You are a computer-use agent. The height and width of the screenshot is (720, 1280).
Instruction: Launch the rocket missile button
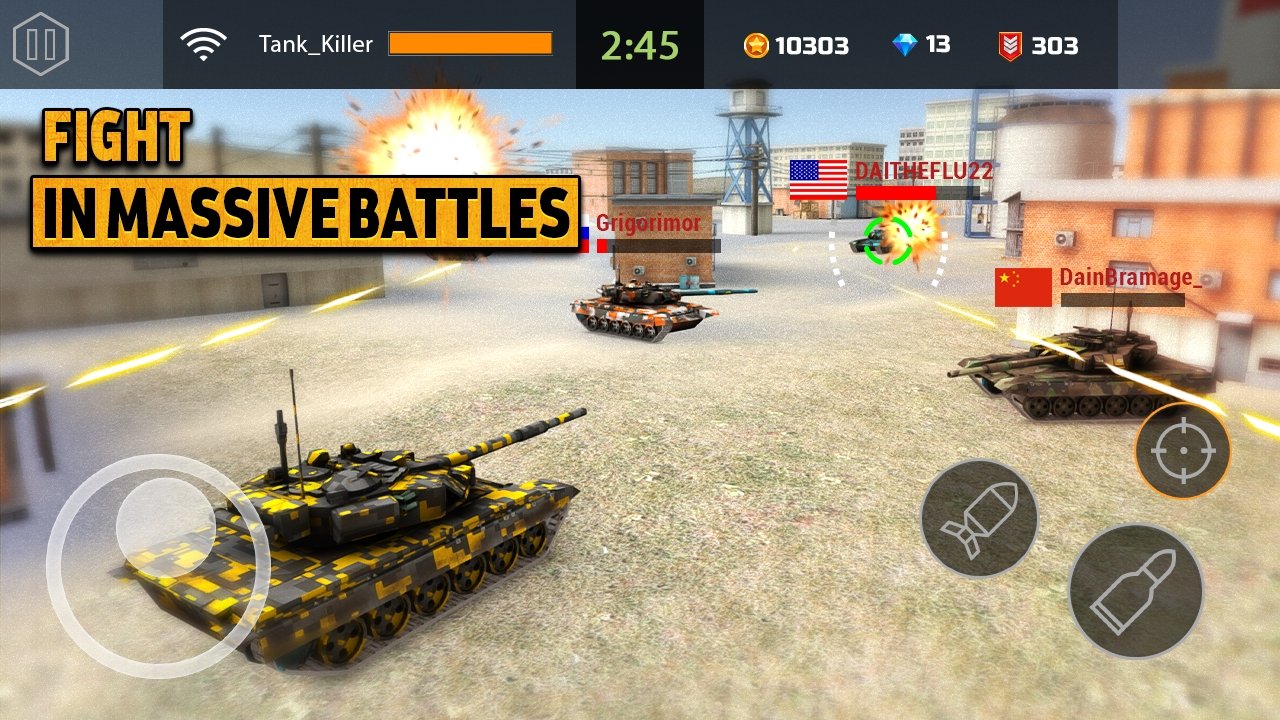[x=979, y=519]
